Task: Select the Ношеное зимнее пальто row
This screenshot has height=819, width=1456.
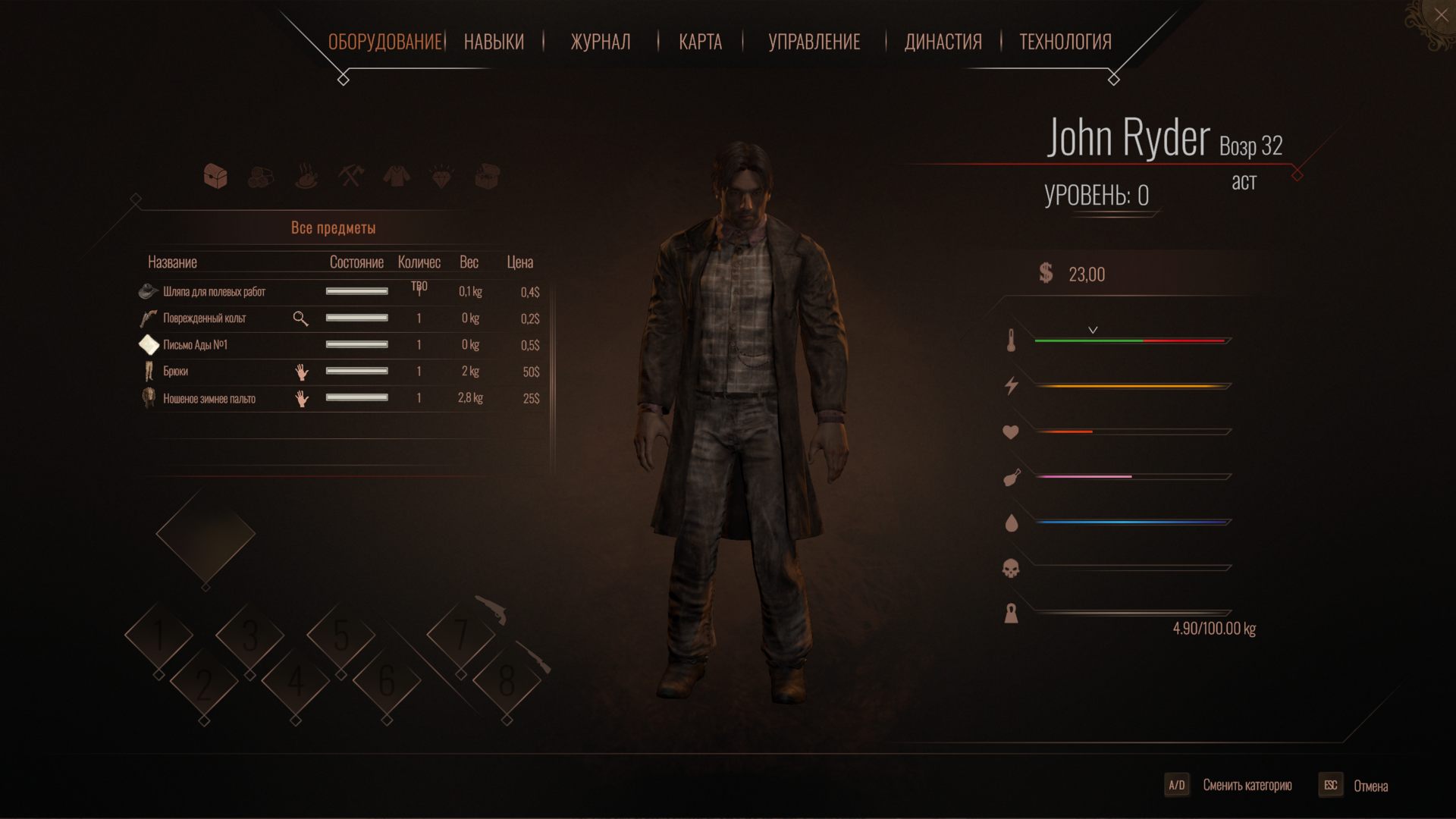Action: [209, 399]
